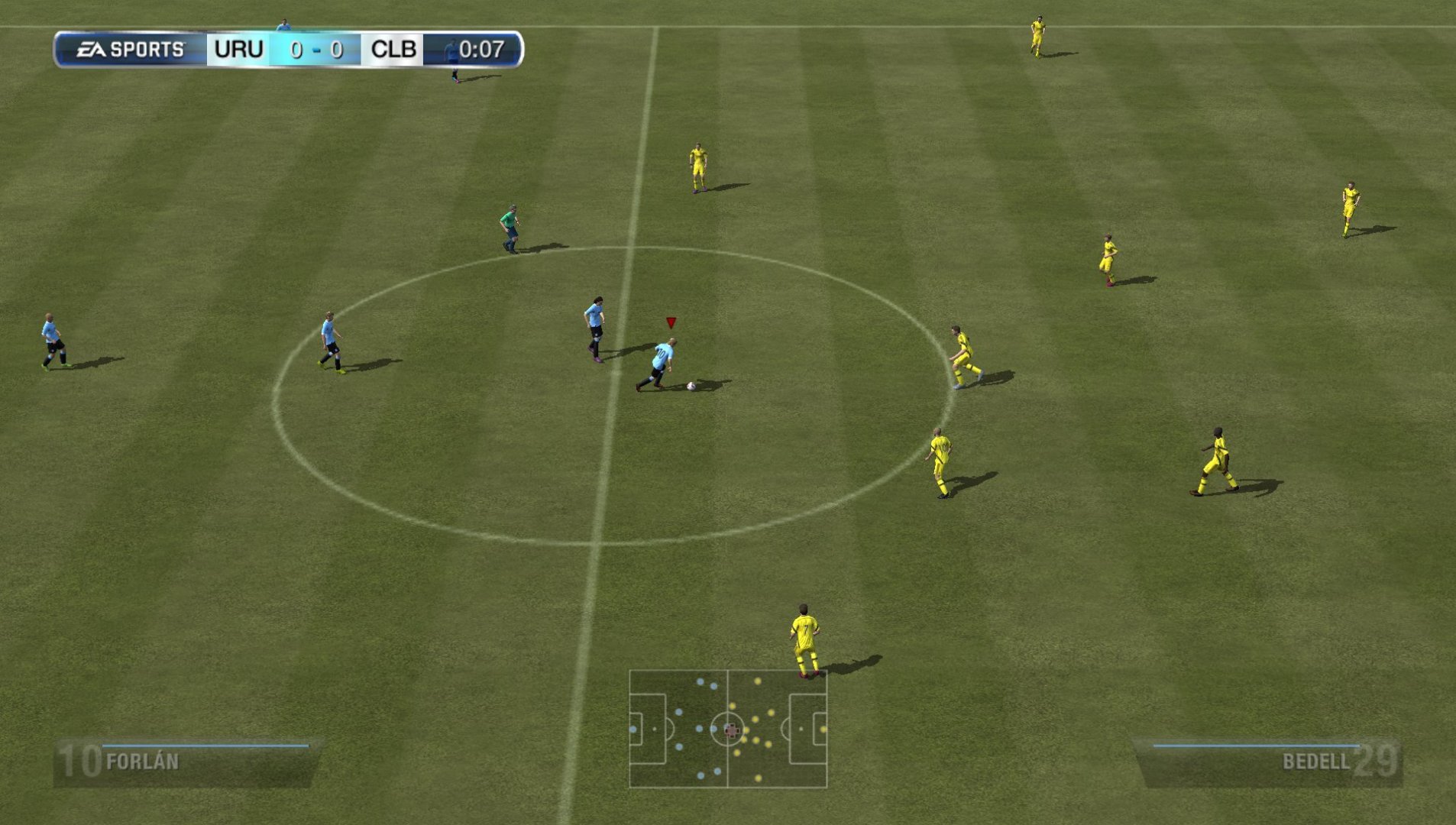Select the Bedell player name panel
1456x825 pixels.
pyautogui.click(x=1269, y=762)
